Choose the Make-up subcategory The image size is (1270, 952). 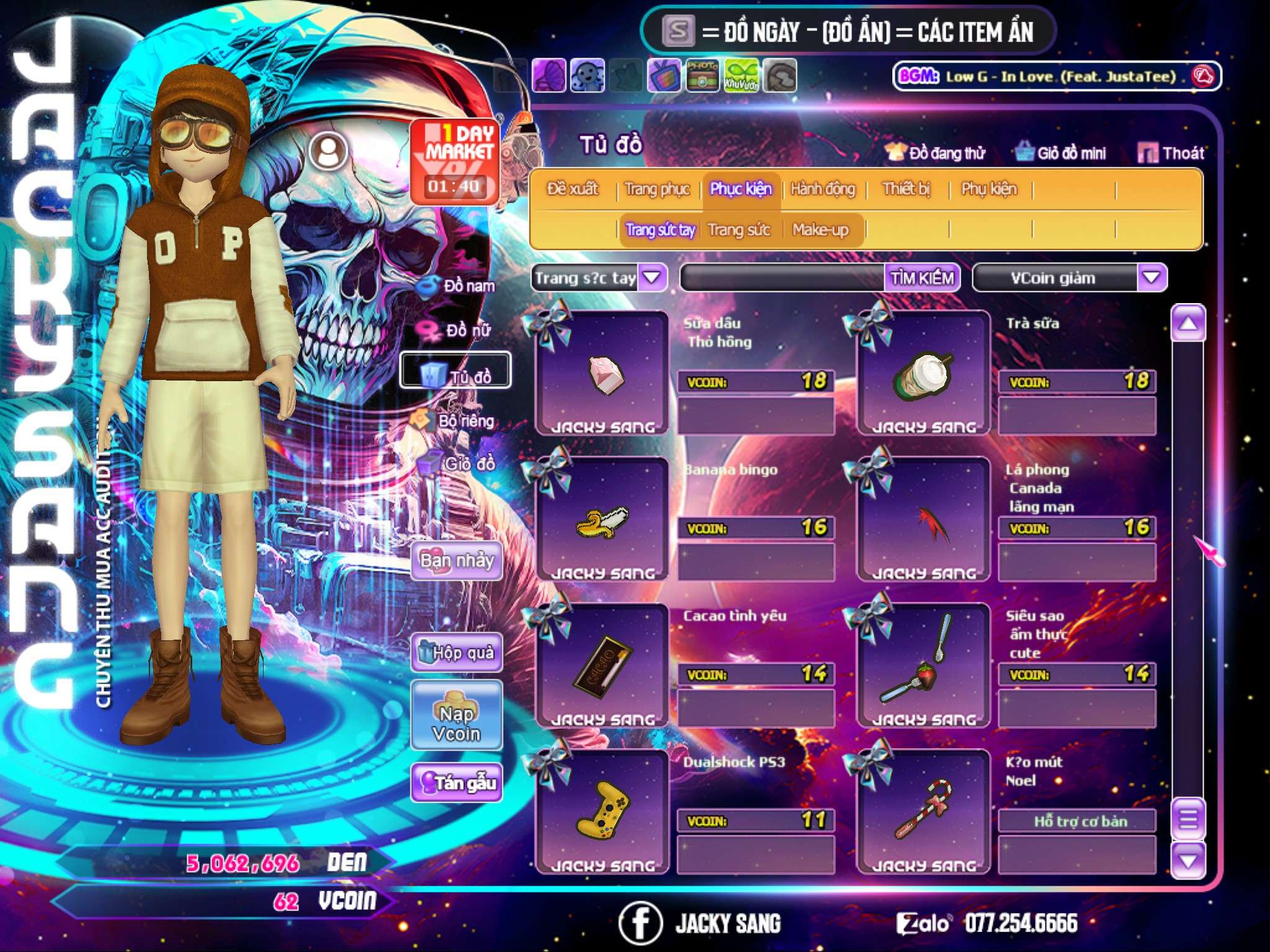pyautogui.click(x=820, y=230)
